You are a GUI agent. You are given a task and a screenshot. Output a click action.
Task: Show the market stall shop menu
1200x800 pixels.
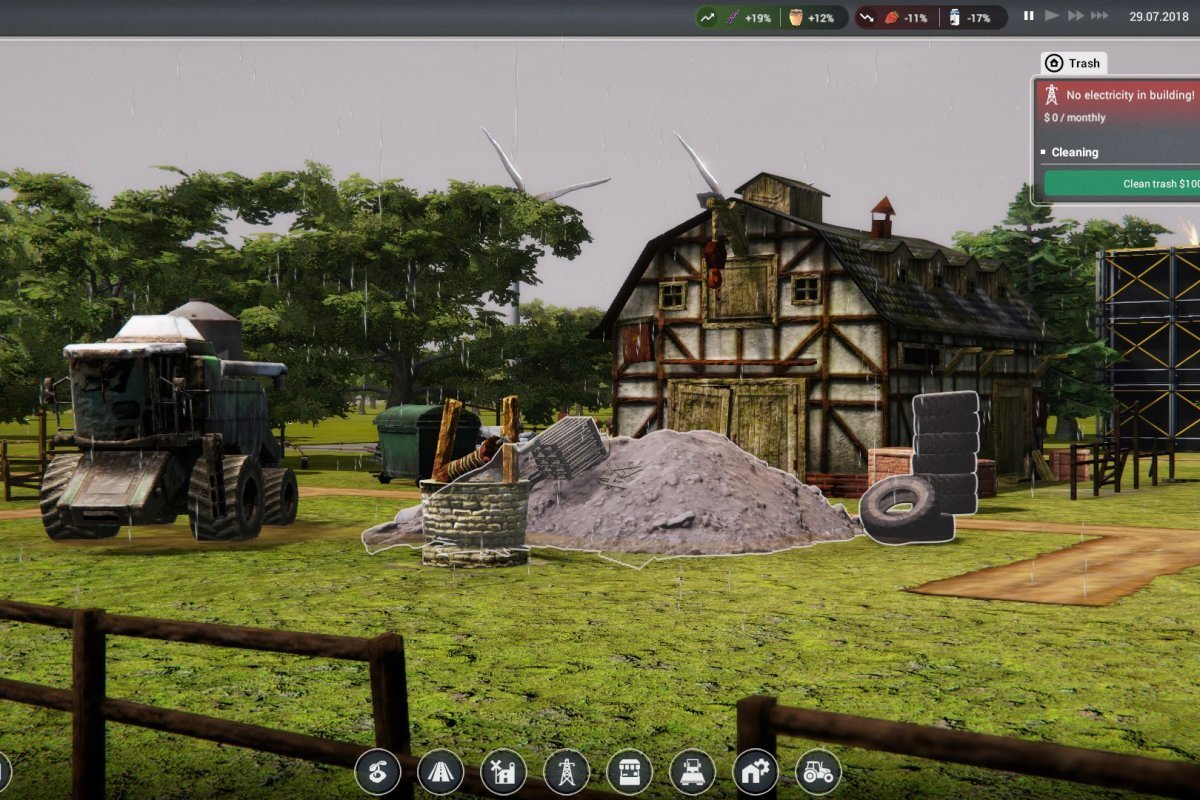click(629, 772)
